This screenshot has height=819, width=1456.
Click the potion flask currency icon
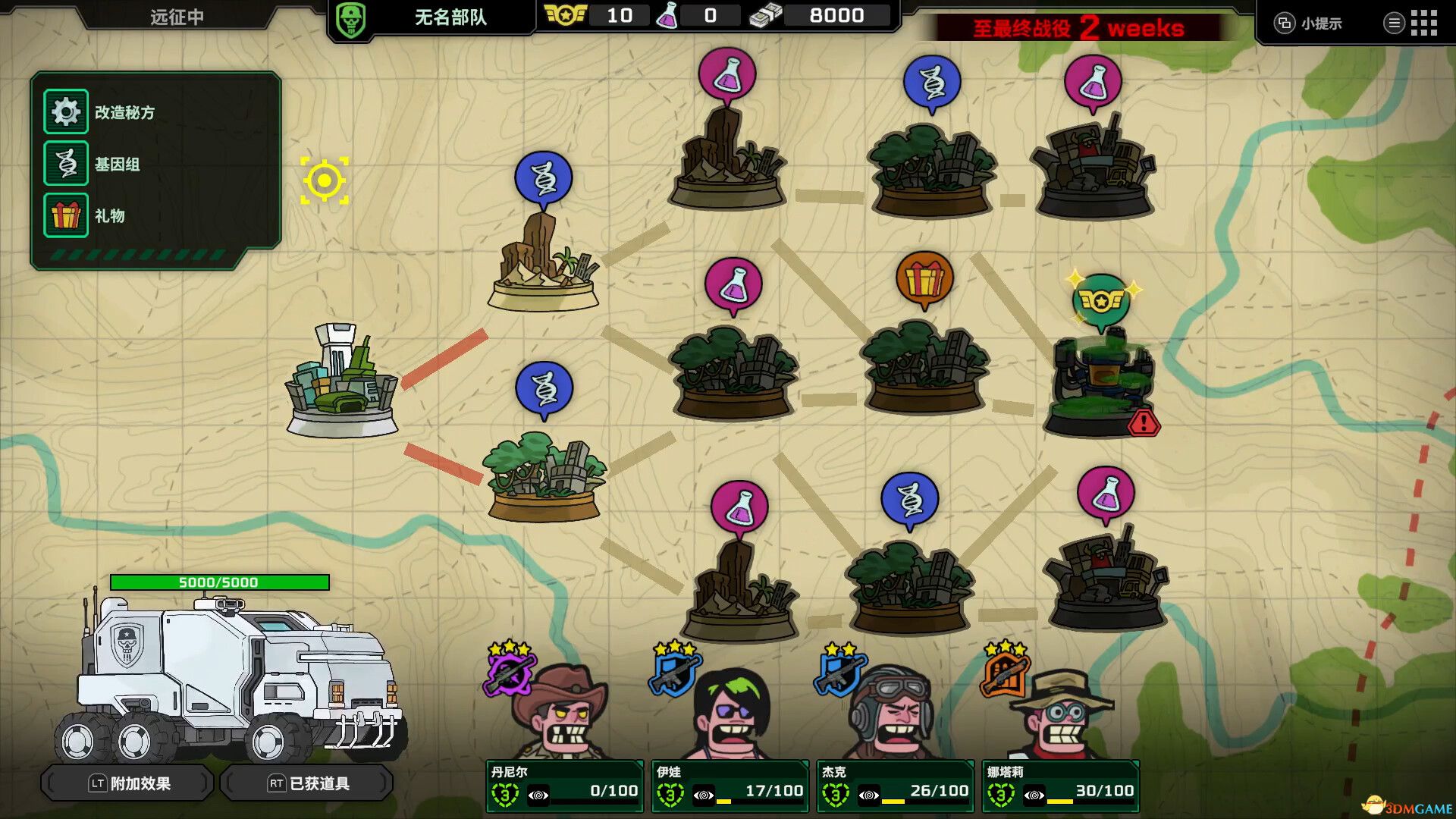click(x=670, y=15)
